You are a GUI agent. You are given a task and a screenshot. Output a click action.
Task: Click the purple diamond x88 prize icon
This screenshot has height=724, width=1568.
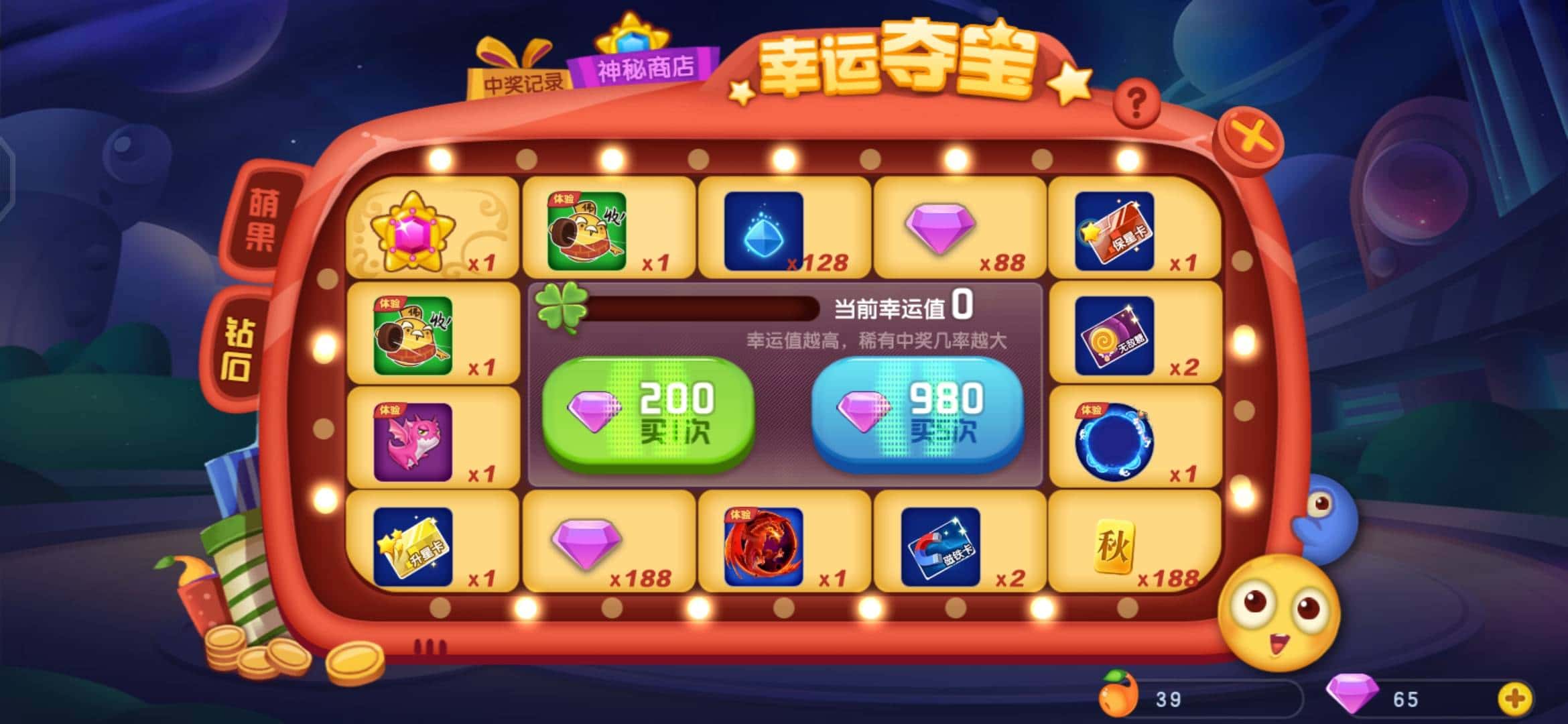click(941, 231)
